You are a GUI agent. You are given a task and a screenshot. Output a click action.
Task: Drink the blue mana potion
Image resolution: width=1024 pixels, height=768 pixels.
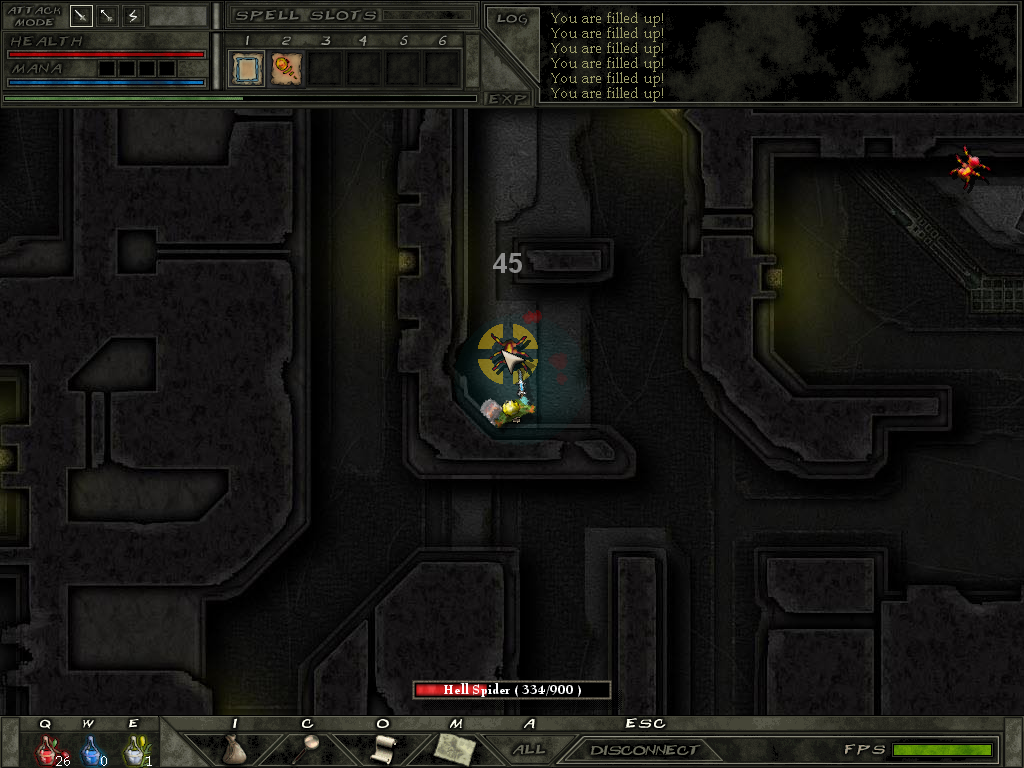tap(90, 749)
